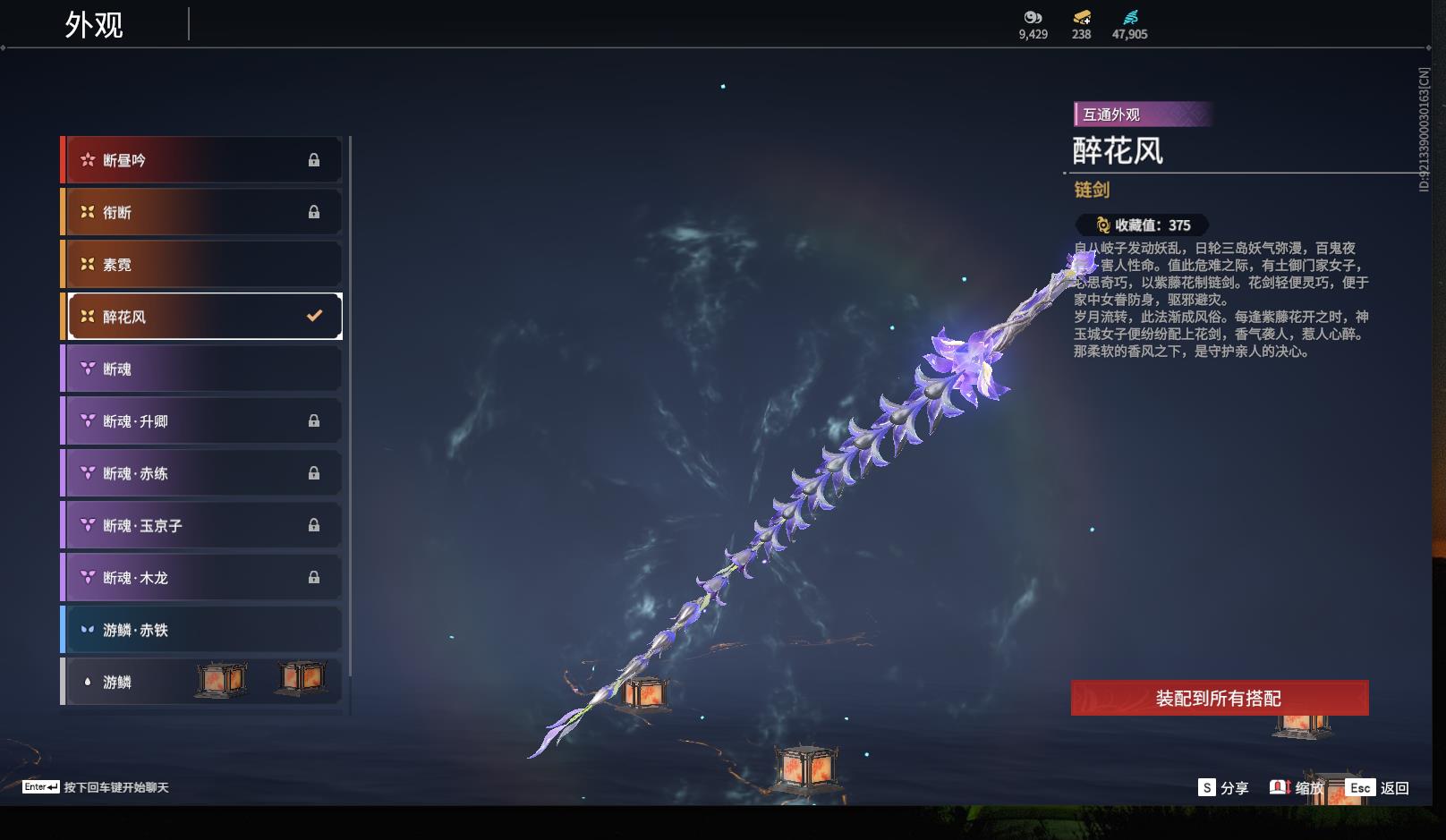Viewport: 1446px width, 840px height.
Task: Select the 断魂·木龙 skin
Action: pos(204,578)
